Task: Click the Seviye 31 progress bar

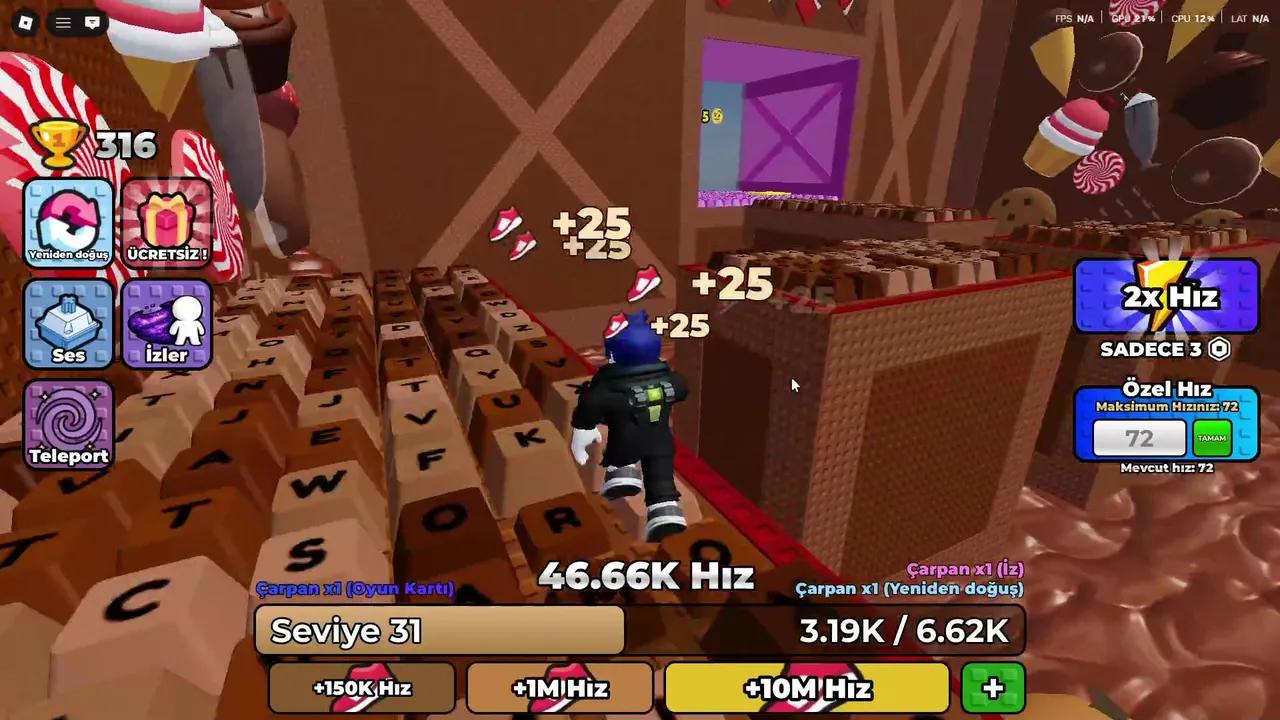Action: tap(440, 630)
